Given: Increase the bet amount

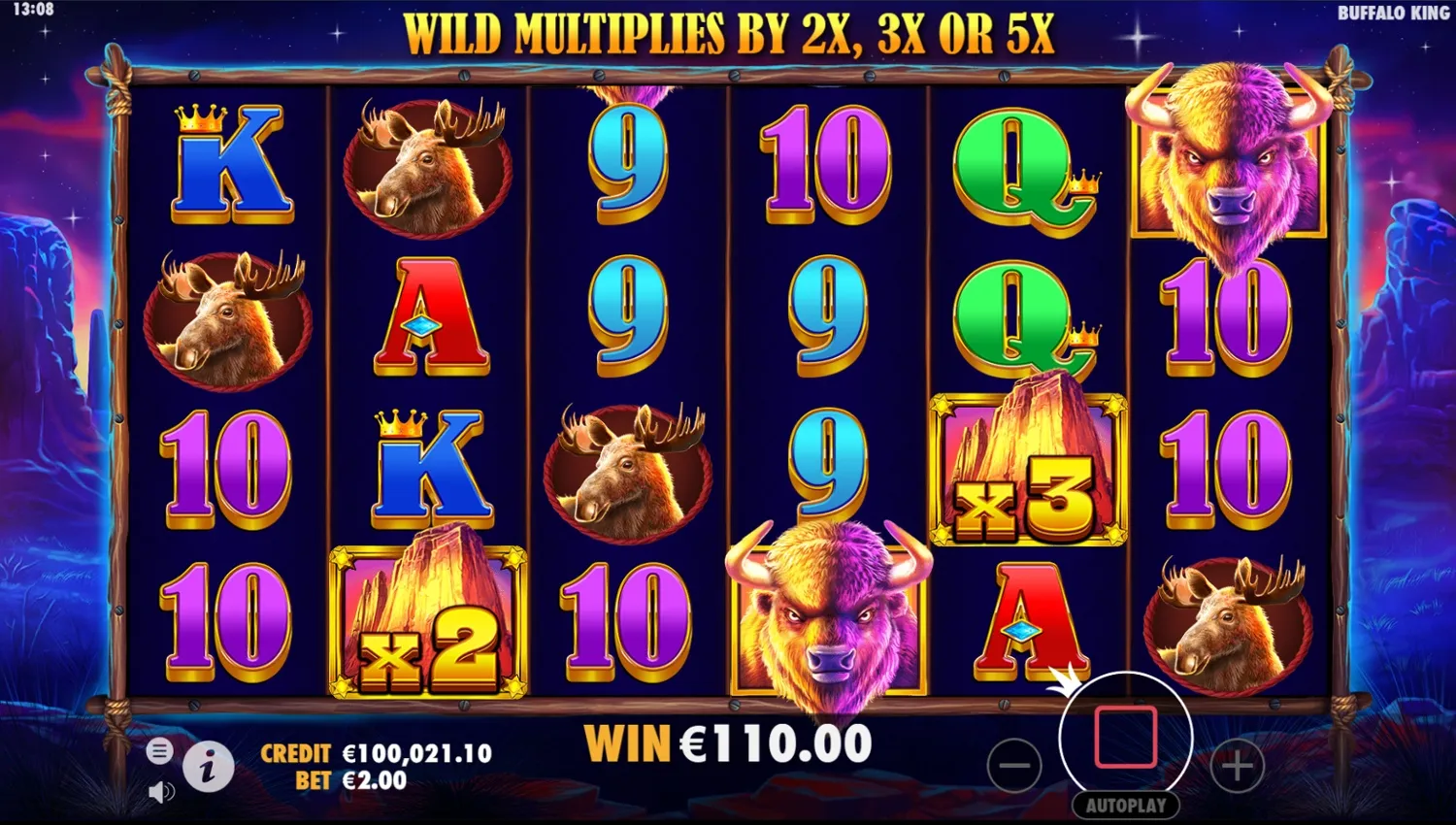Looking at the screenshot, I should [1237, 767].
